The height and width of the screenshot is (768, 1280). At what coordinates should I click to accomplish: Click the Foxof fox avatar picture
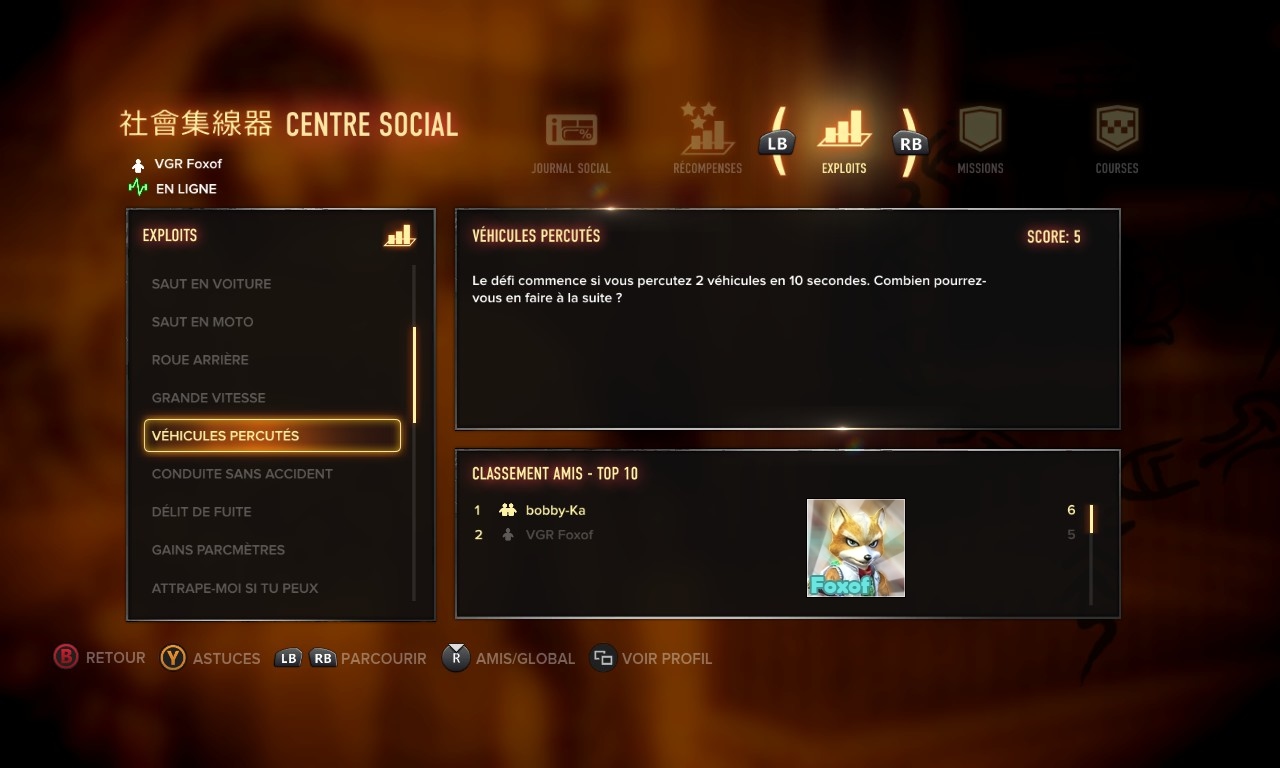pos(856,548)
